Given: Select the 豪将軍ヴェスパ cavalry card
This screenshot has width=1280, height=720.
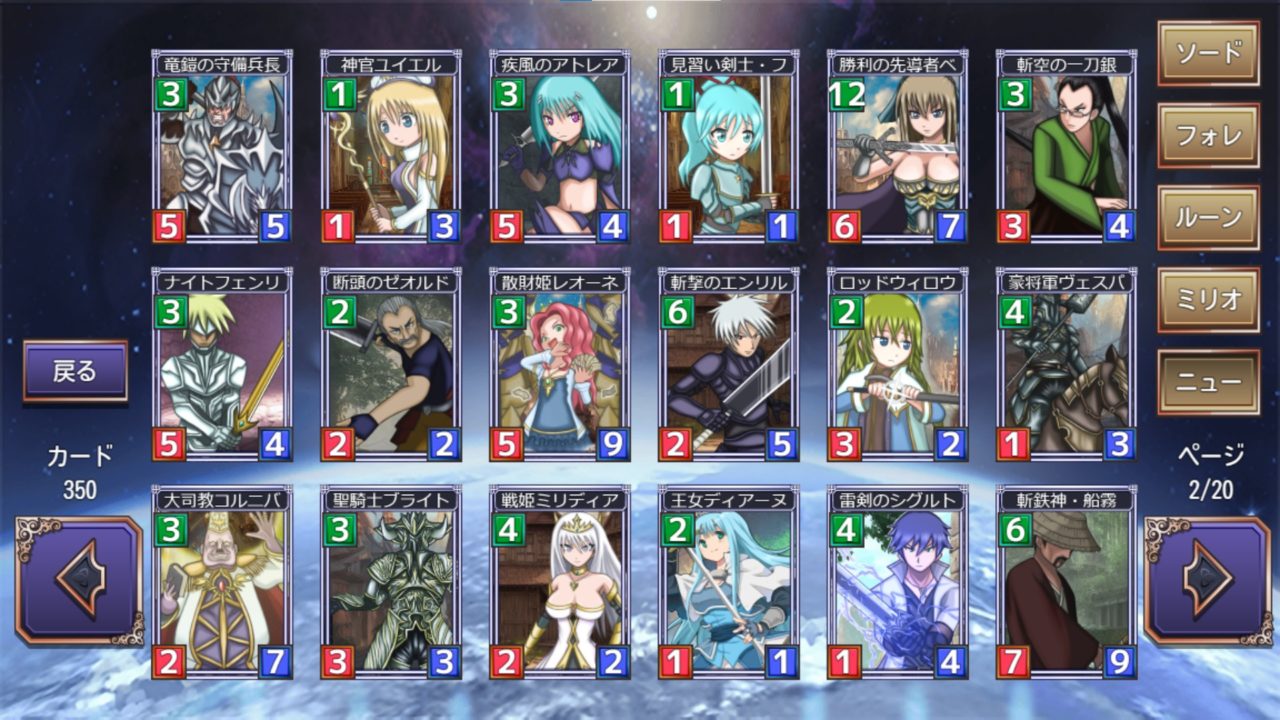Looking at the screenshot, I should (1066, 365).
